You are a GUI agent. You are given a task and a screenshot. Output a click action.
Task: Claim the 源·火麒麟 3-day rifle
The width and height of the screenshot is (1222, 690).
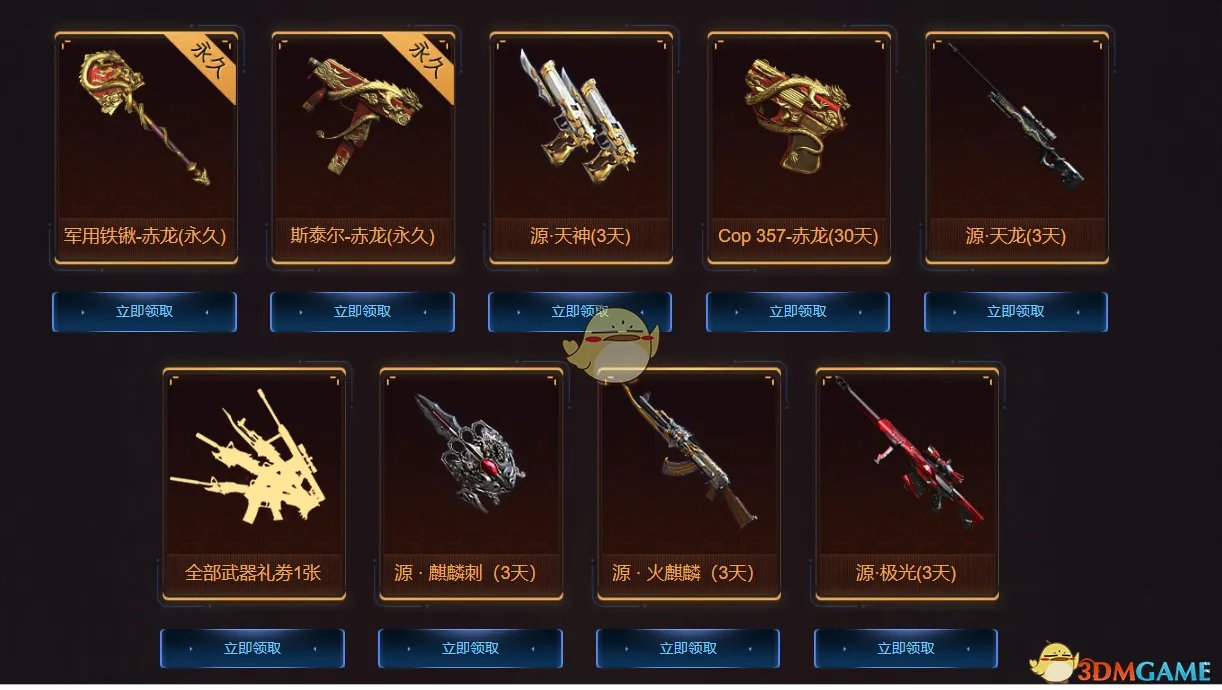(x=688, y=649)
